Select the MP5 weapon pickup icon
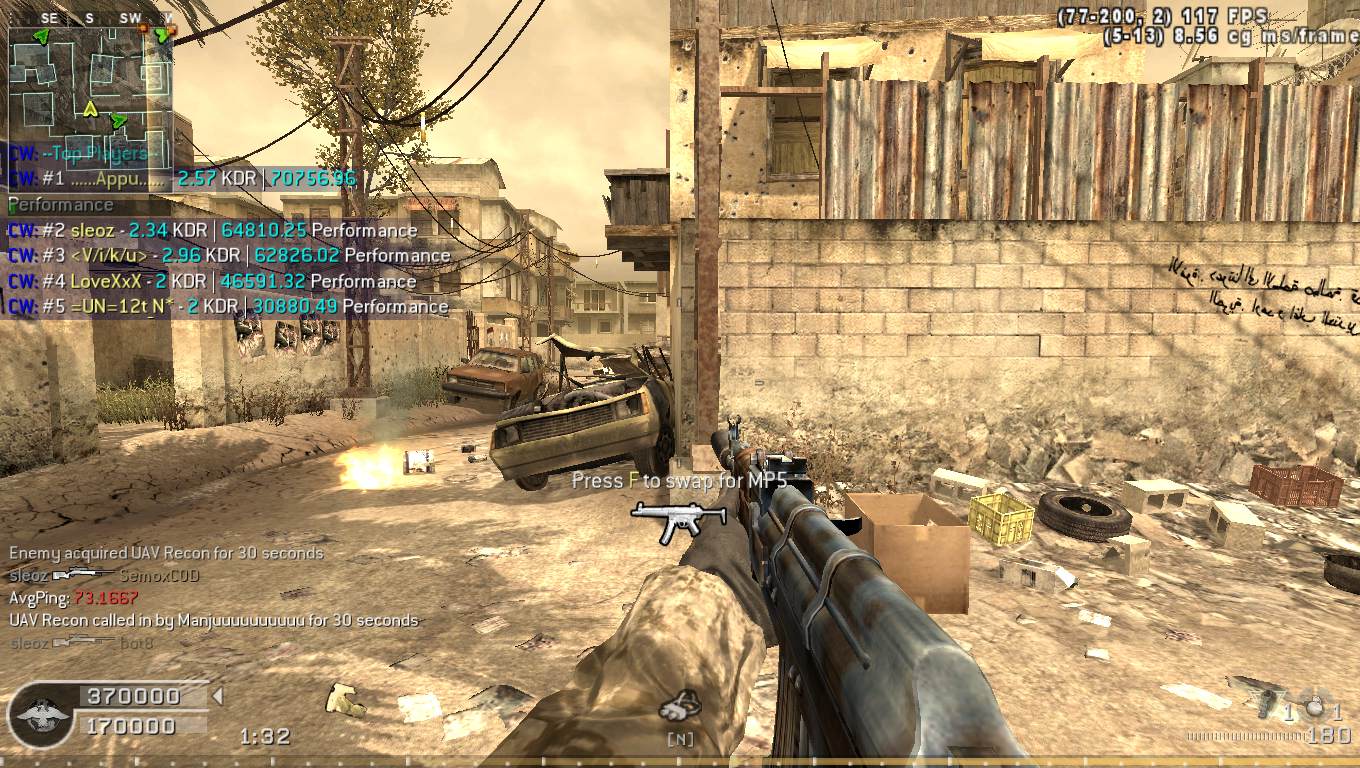Image resolution: width=1360 pixels, height=768 pixels. [665, 521]
